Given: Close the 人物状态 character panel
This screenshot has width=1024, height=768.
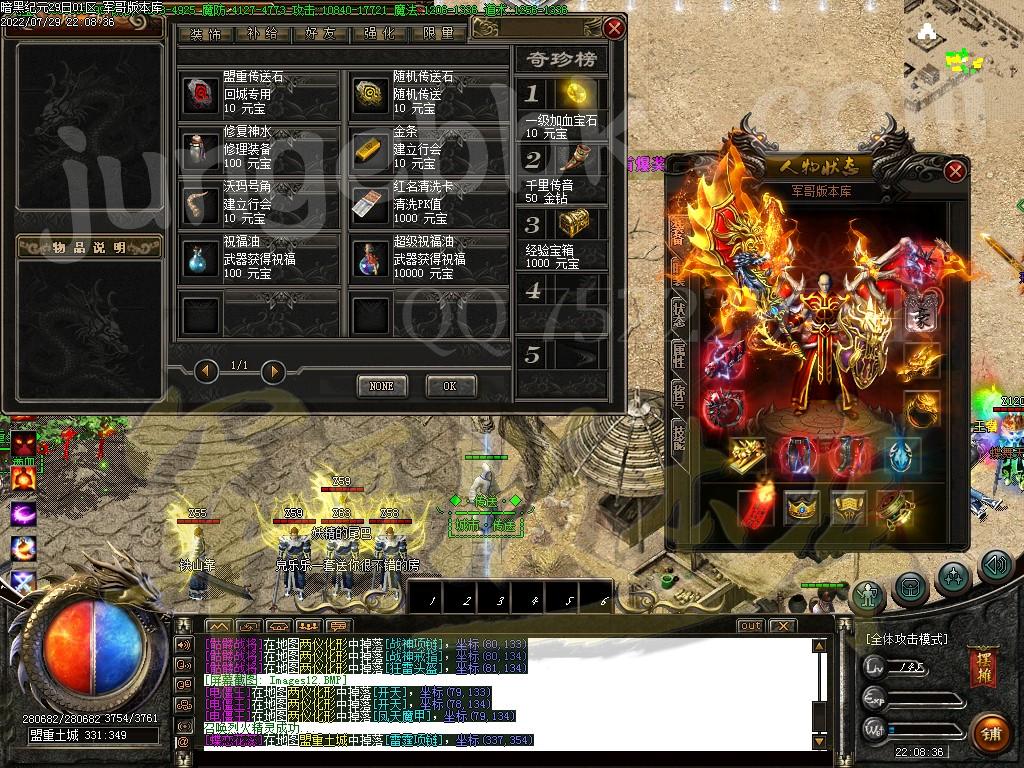Looking at the screenshot, I should pyautogui.click(x=955, y=170).
